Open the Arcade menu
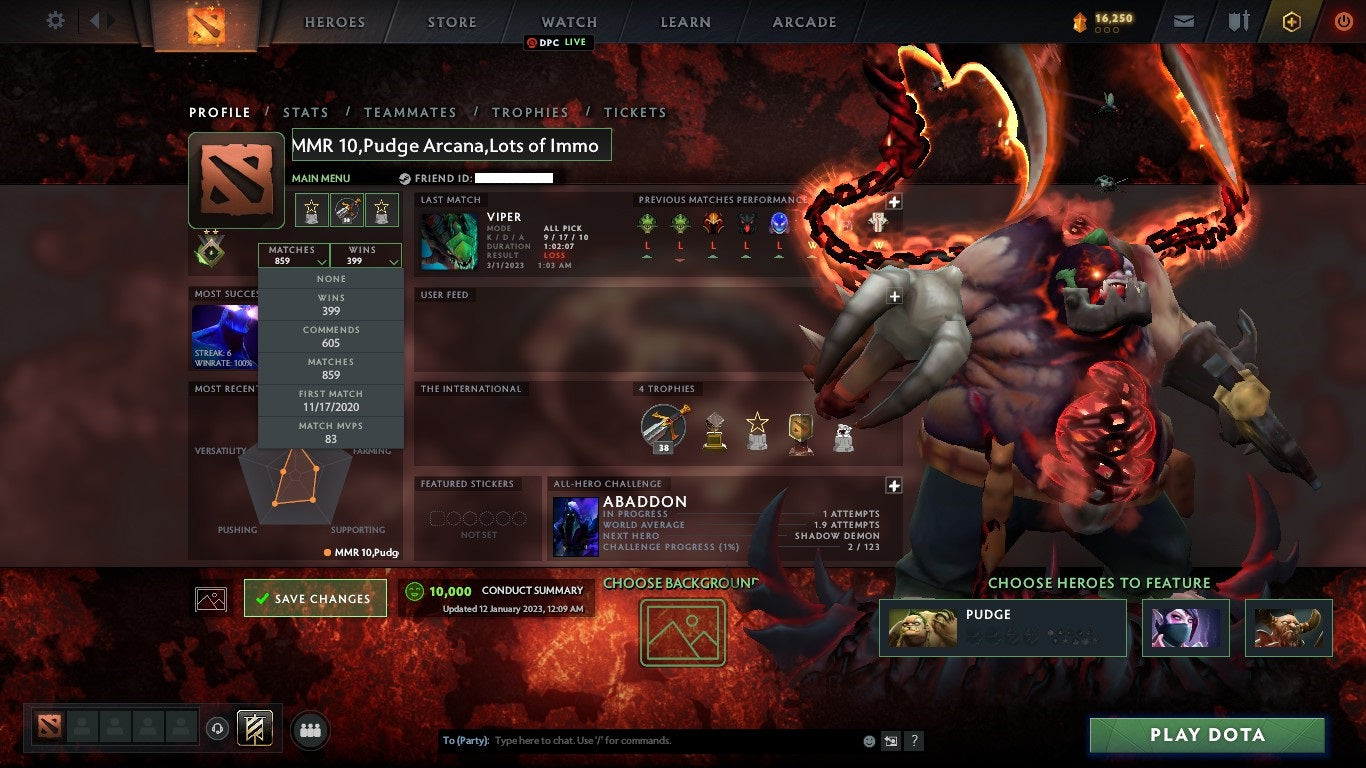 pyautogui.click(x=805, y=21)
